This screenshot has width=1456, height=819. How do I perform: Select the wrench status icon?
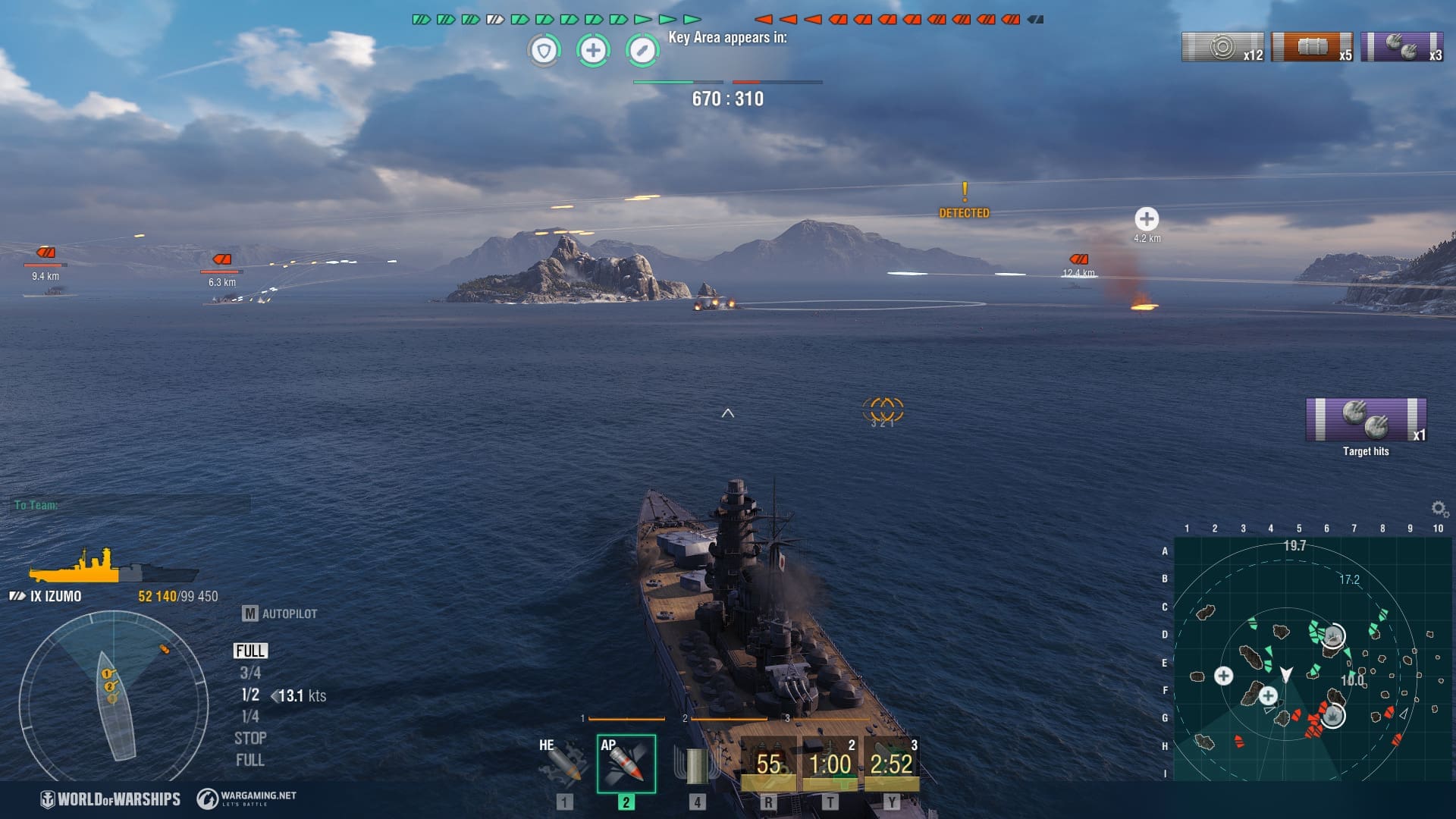pos(642,51)
